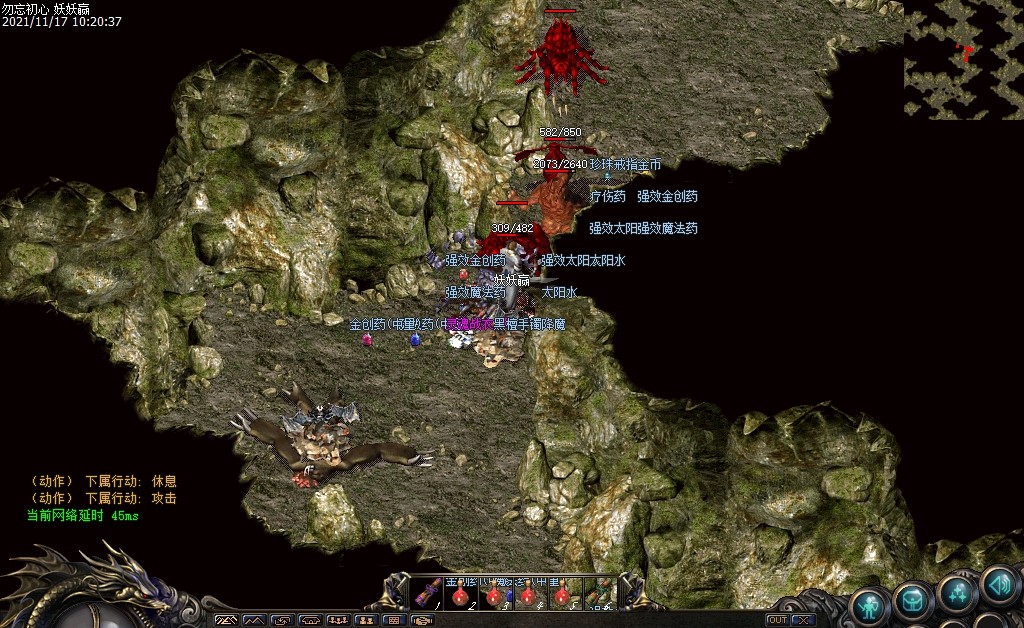Image resolution: width=1024 pixels, height=628 pixels.
Task: Open the handshake trade button
Action: [422, 620]
